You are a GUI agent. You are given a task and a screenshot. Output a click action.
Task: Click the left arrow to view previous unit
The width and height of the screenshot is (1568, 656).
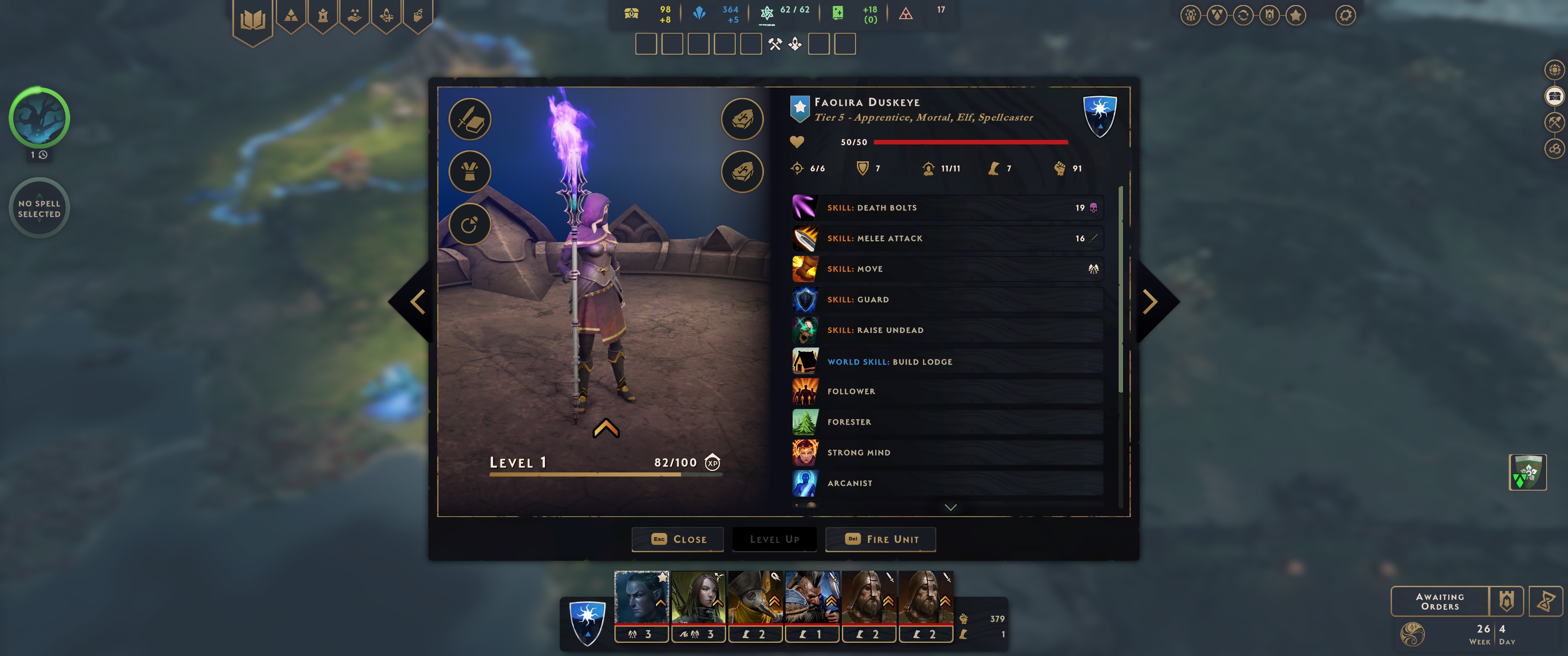coord(418,302)
